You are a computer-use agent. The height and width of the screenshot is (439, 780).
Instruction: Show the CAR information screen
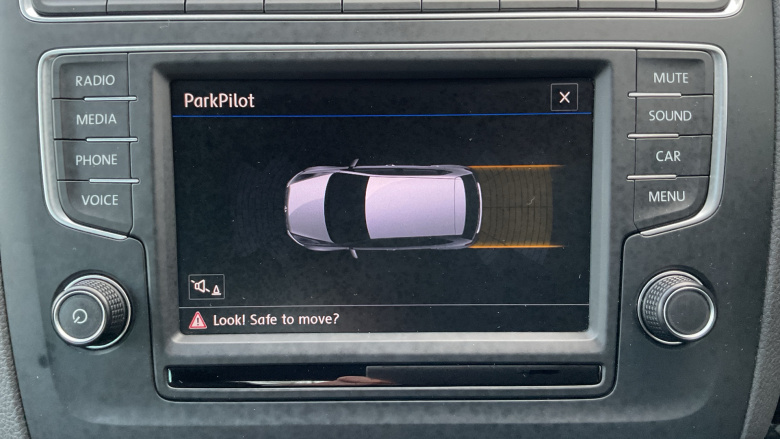pos(668,156)
